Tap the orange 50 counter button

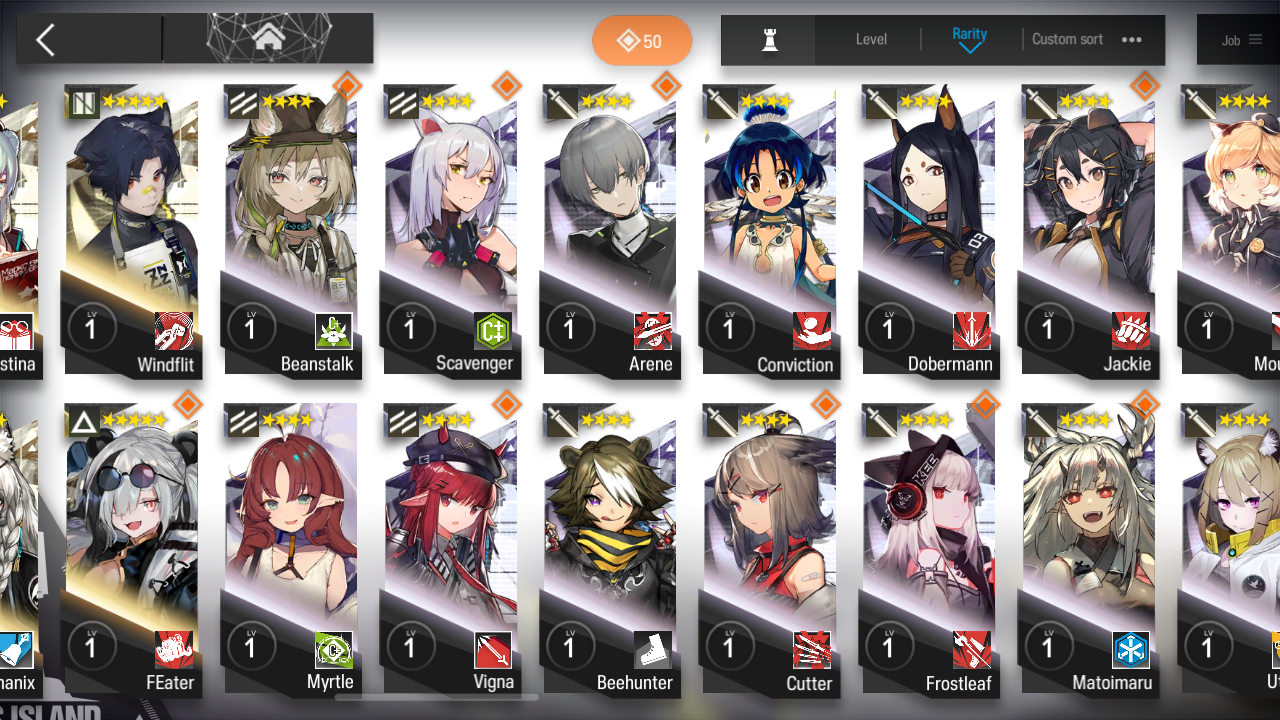click(x=641, y=41)
